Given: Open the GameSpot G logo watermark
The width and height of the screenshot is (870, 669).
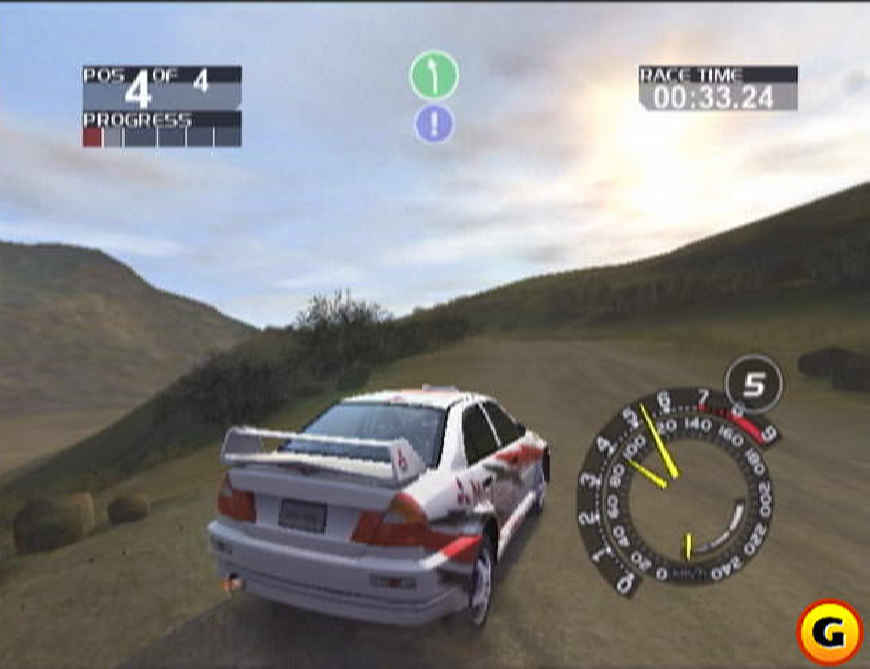Looking at the screenshot, I should 829,632.
